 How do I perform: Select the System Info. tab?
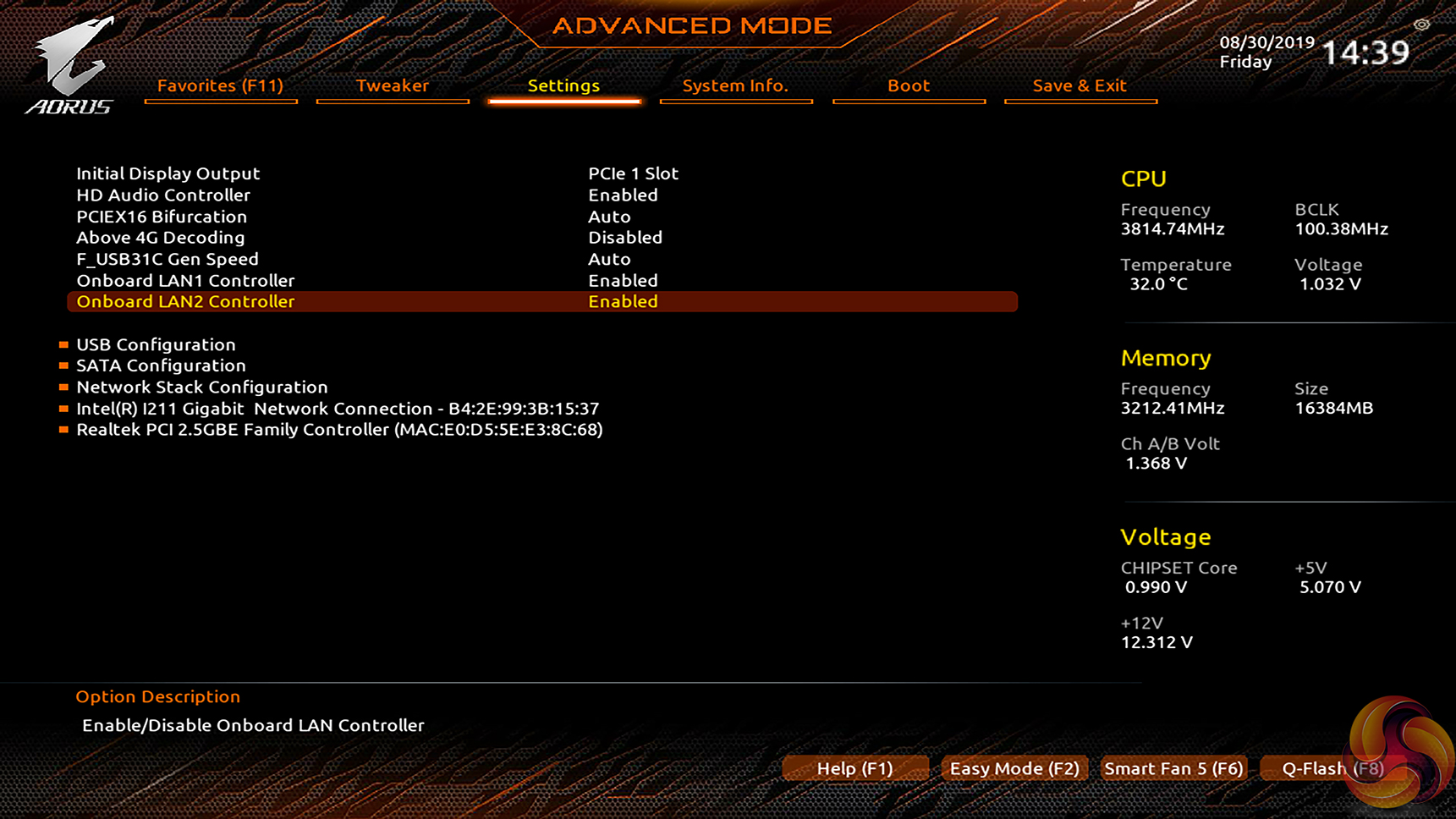734,85
